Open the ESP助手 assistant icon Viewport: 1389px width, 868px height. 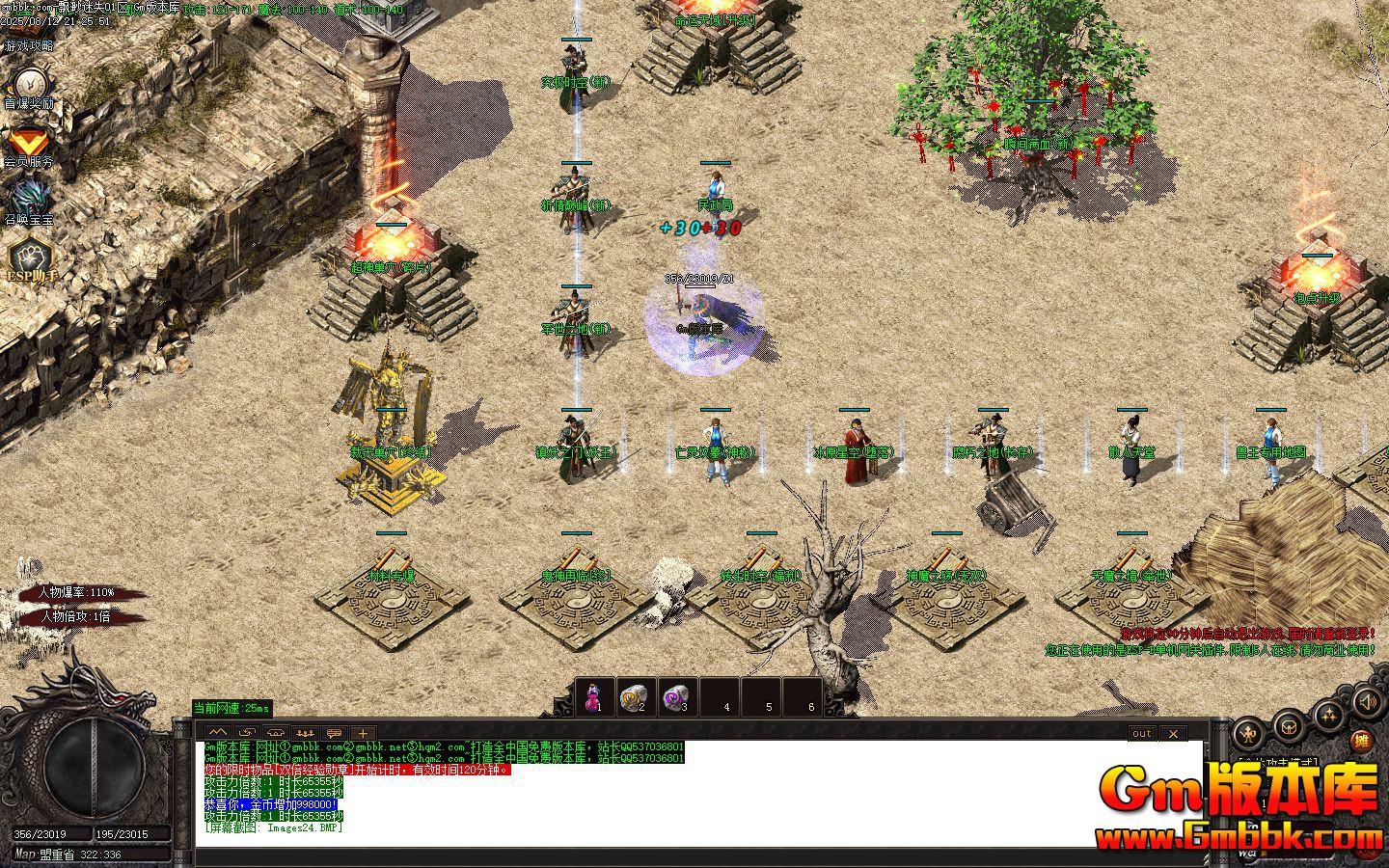pos(32,262)
